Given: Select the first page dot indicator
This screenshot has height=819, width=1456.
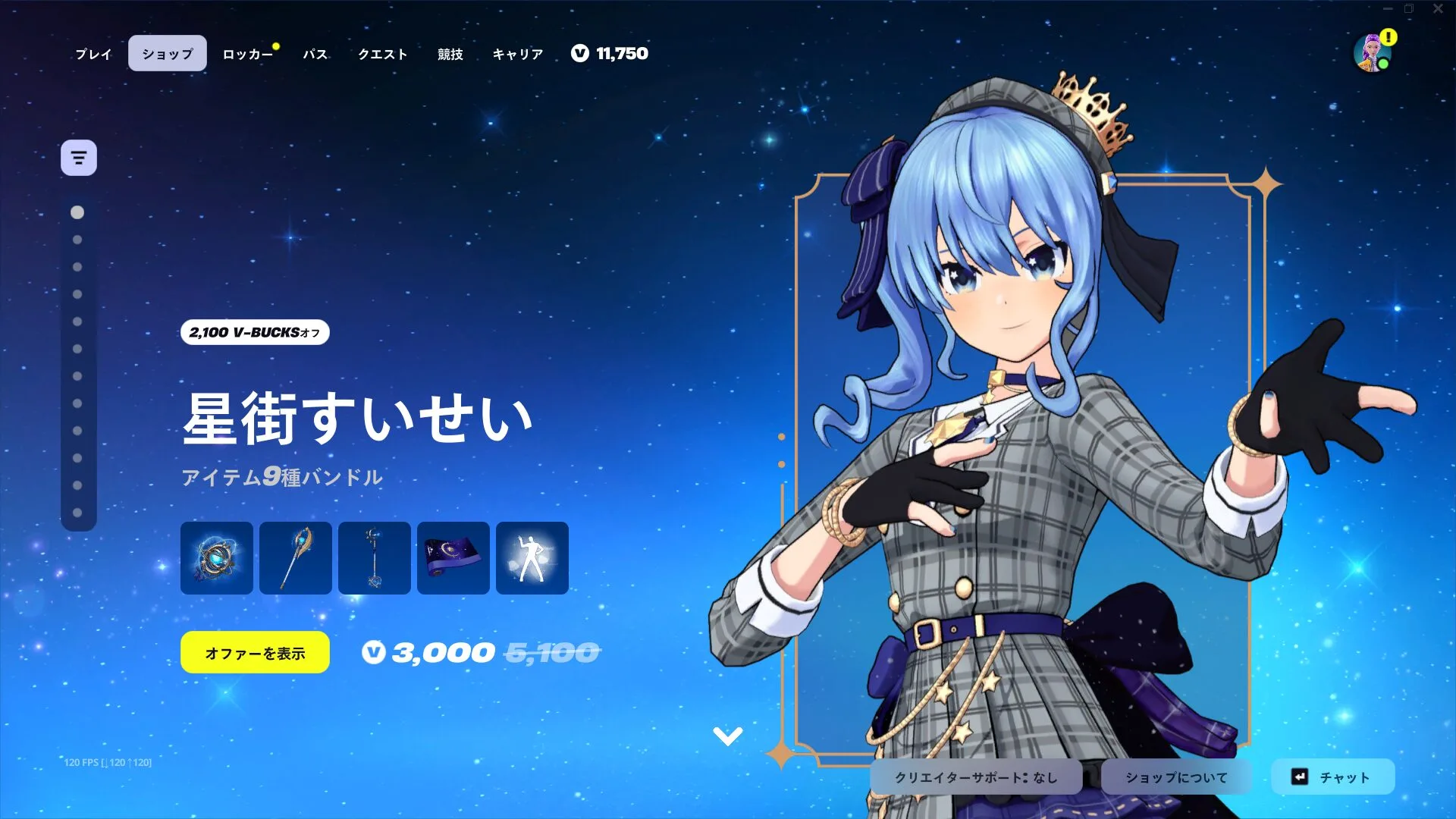Looking at the screenshot, I should tap(76, 212).
